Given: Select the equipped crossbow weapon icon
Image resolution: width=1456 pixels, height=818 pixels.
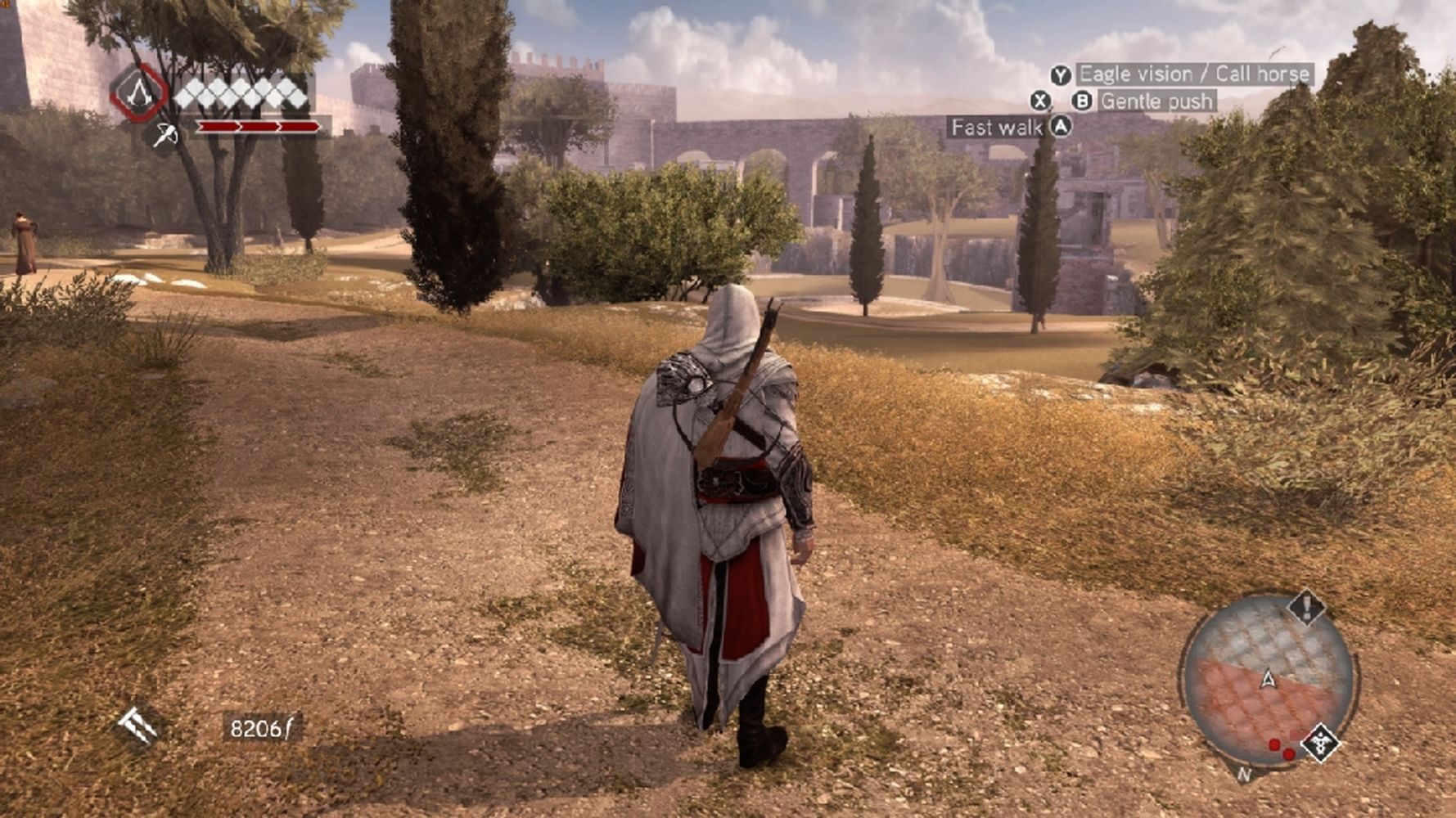Looking at the screenshot, I should pyautogui.click(x=166, y=134).
